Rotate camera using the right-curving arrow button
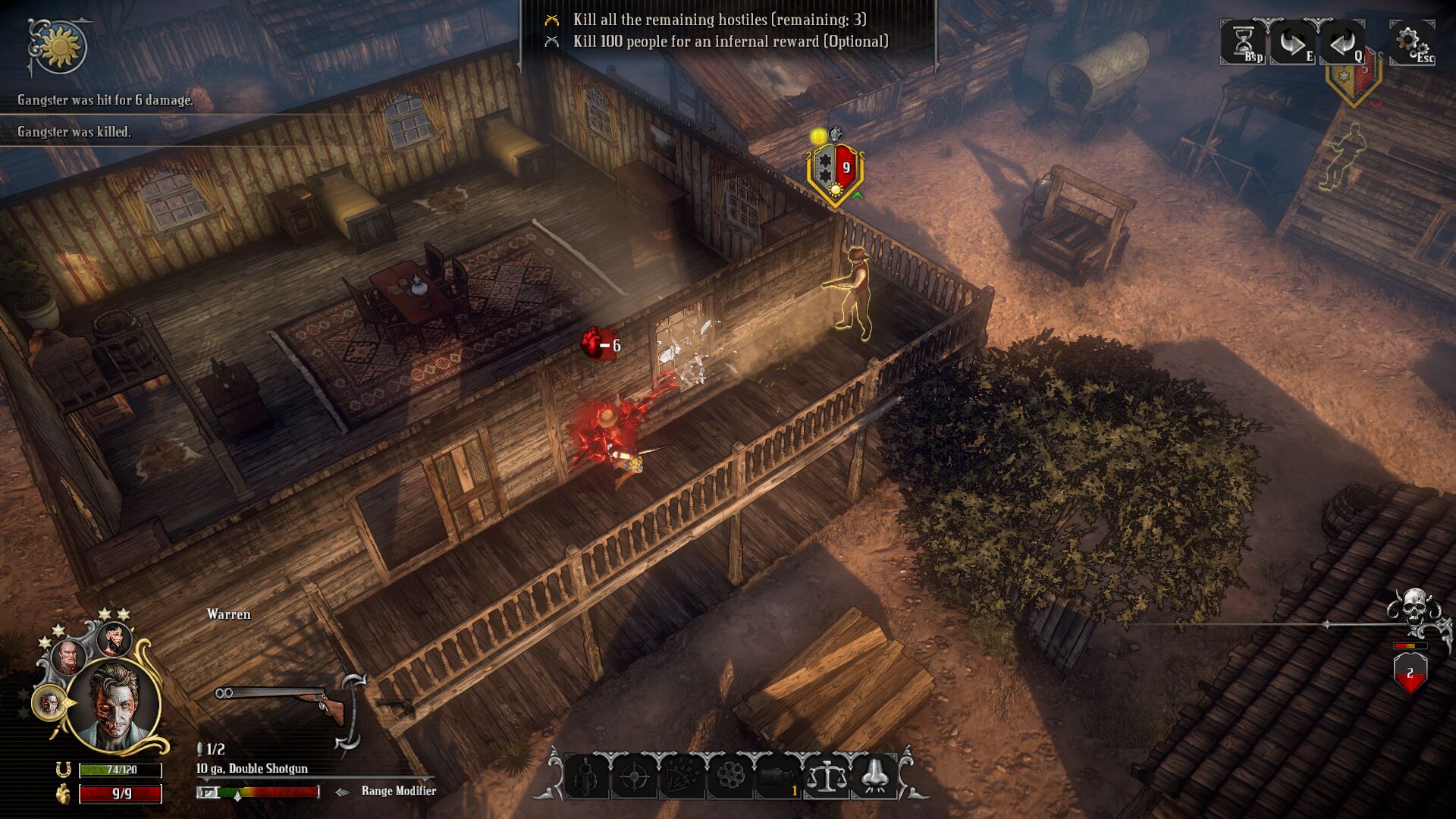1456x819 pixels. tap(1291, 42)
